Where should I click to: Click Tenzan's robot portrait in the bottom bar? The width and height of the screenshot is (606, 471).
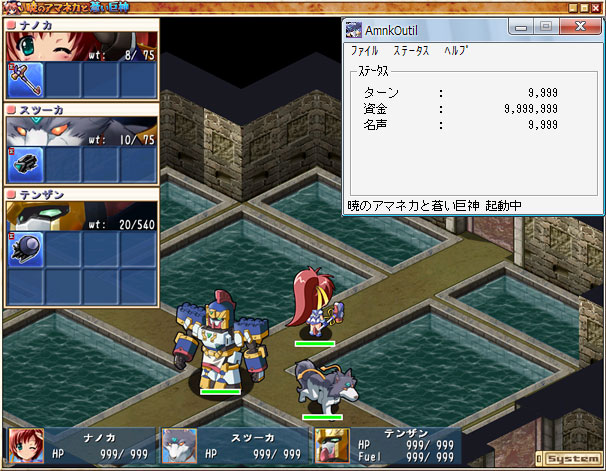(331, 447)
